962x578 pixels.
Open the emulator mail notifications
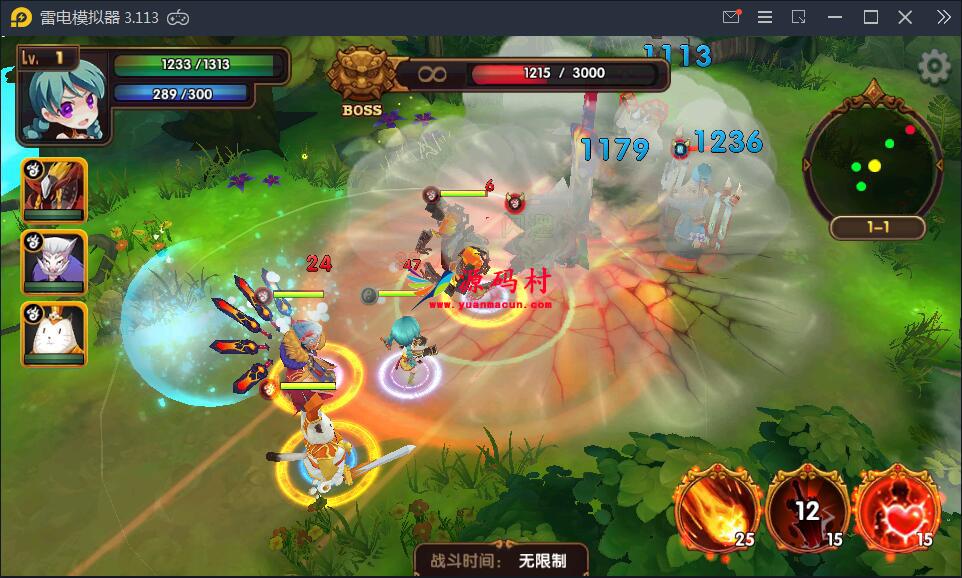coord(731,17)
